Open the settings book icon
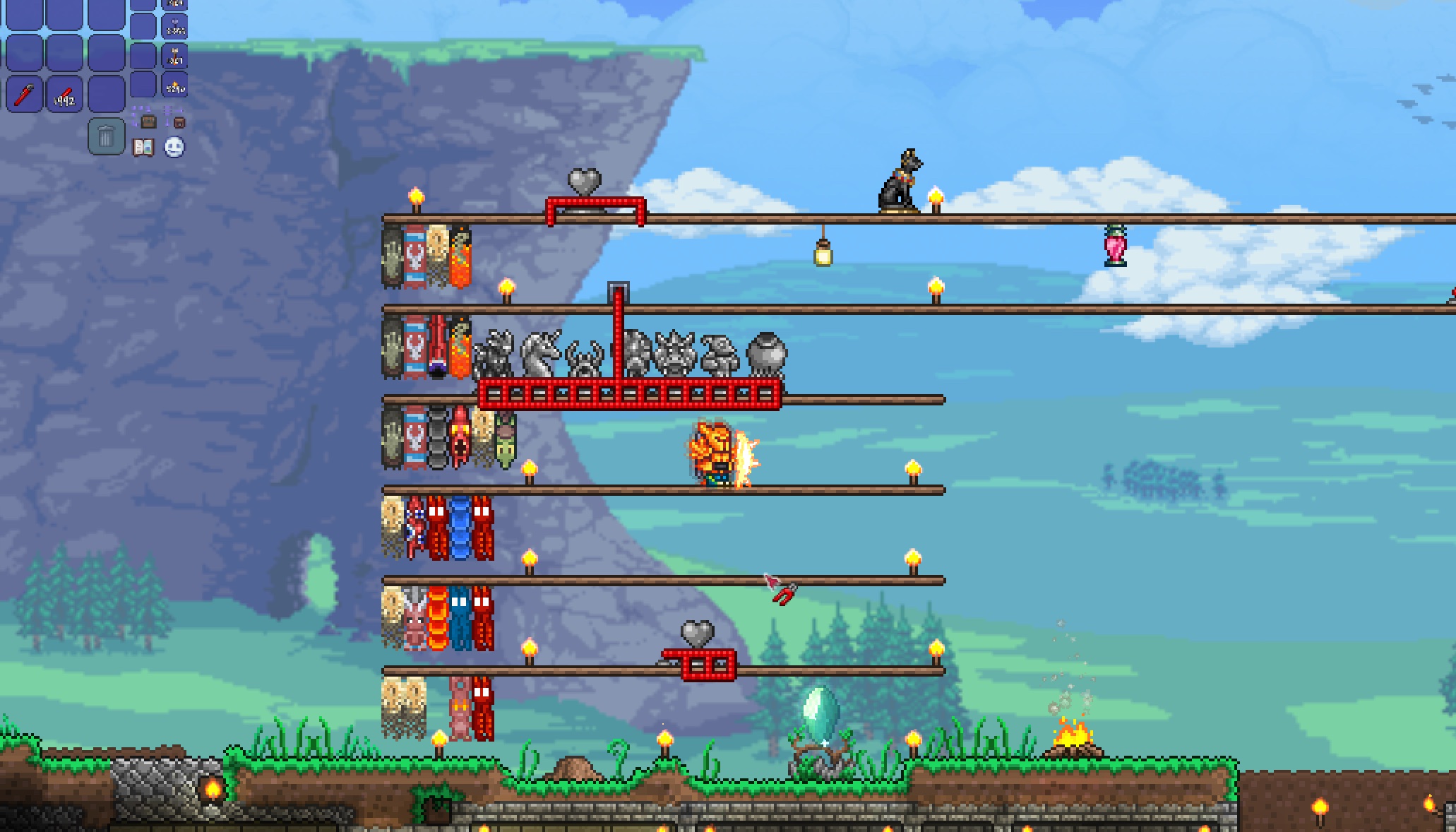The width and height of the screenshot is (1456, 832). tap(143, 146)
